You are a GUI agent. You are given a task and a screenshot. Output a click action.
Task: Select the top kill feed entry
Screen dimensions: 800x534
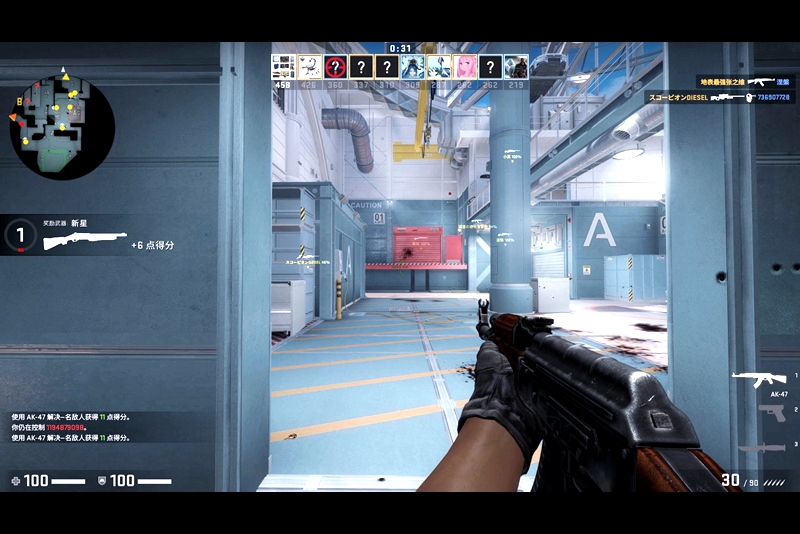[x=744, y=82]
